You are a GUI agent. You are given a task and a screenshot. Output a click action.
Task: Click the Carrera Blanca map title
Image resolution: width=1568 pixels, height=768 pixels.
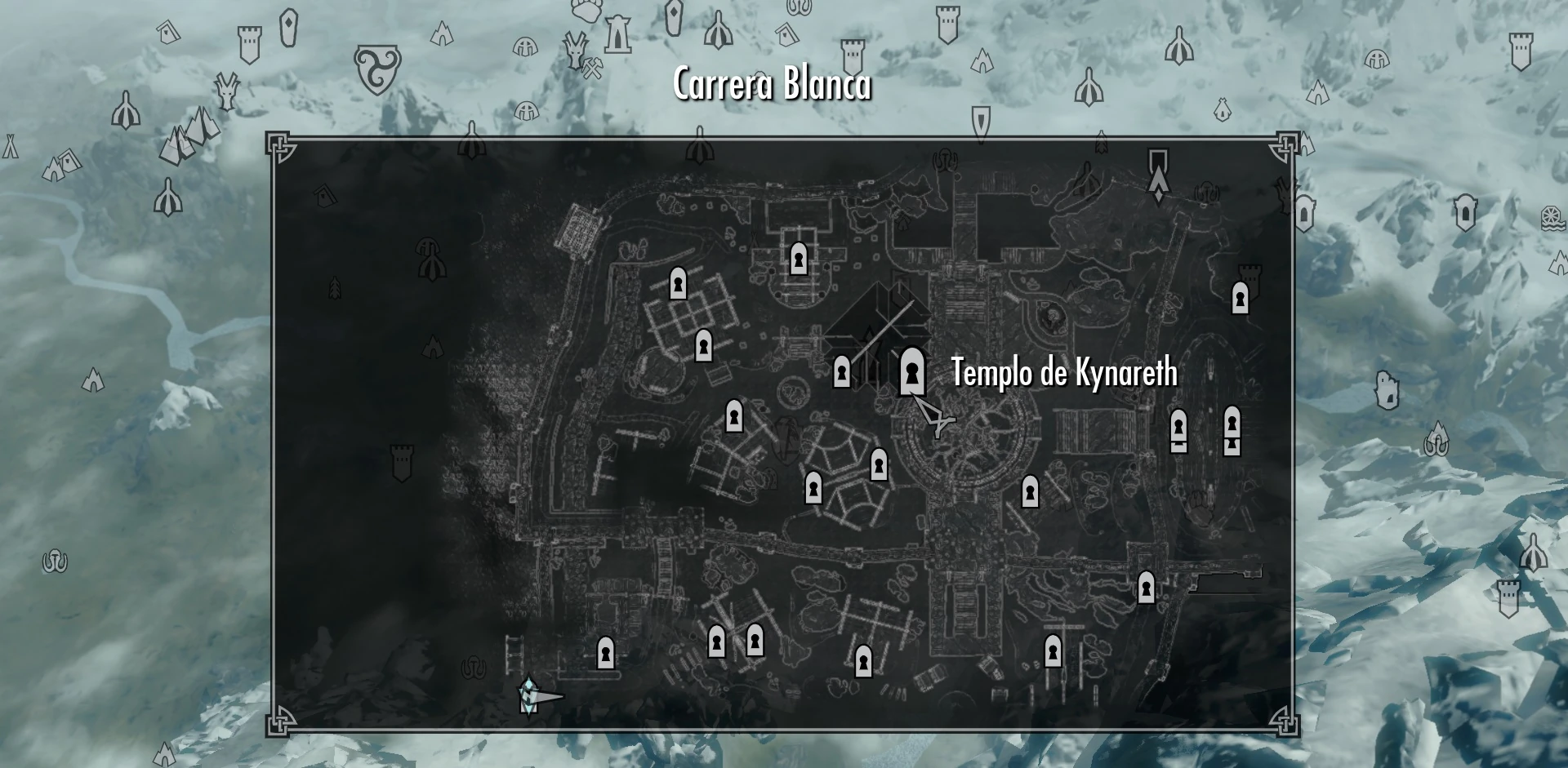[x=772, y=84]
